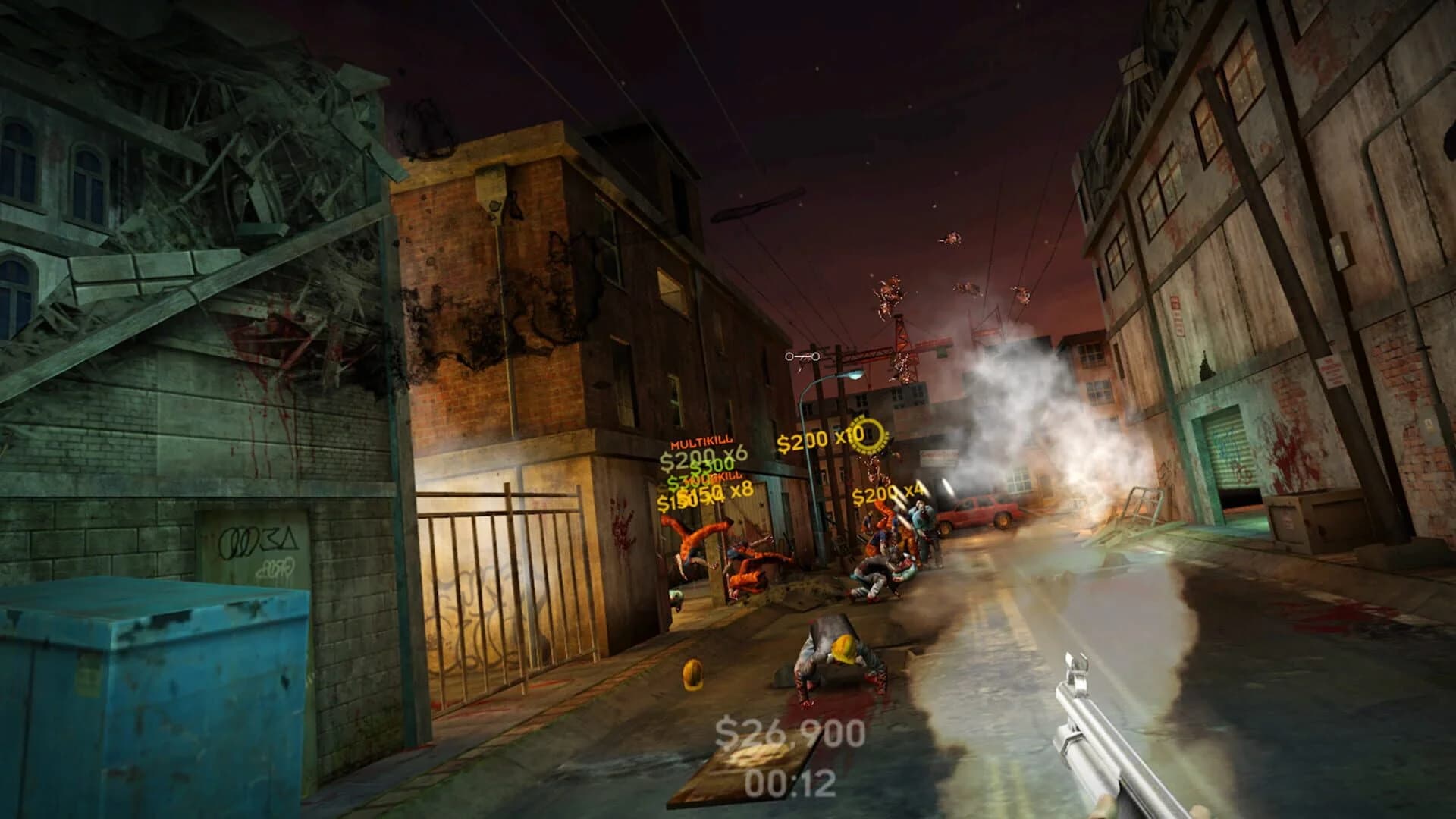
Task: Click the green $300 bonus text
Action: [x=711, y=466]
